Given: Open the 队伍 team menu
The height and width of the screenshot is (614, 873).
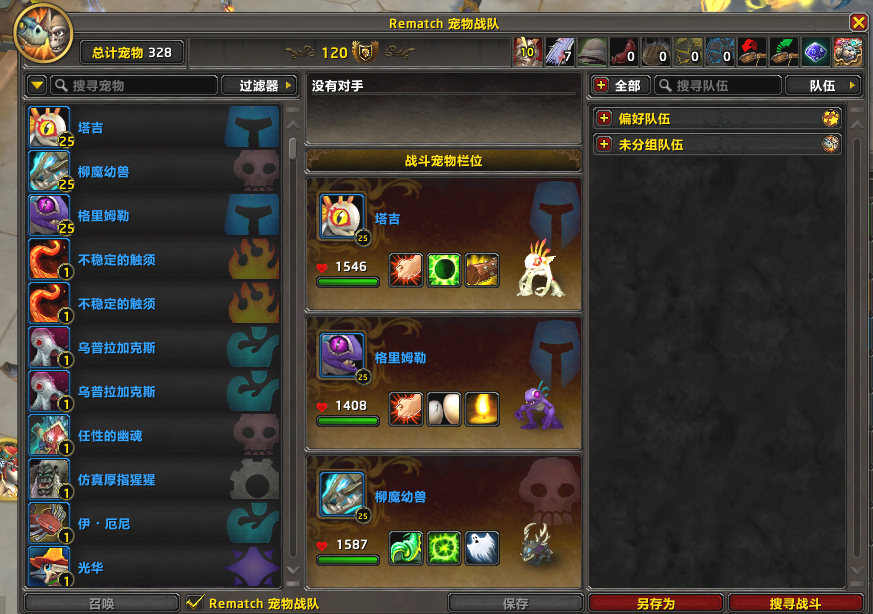Looking at the screenshot, I should (822, 86).
